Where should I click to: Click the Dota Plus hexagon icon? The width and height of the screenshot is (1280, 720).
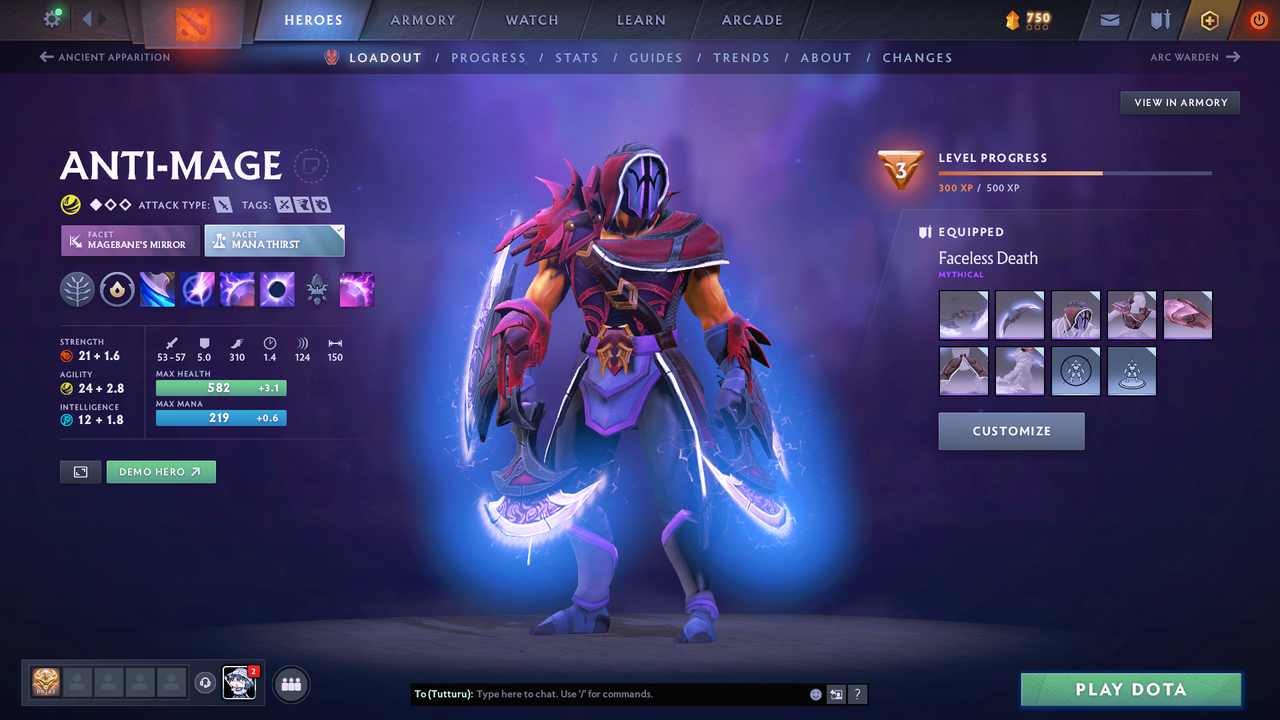coord(1210,20)
